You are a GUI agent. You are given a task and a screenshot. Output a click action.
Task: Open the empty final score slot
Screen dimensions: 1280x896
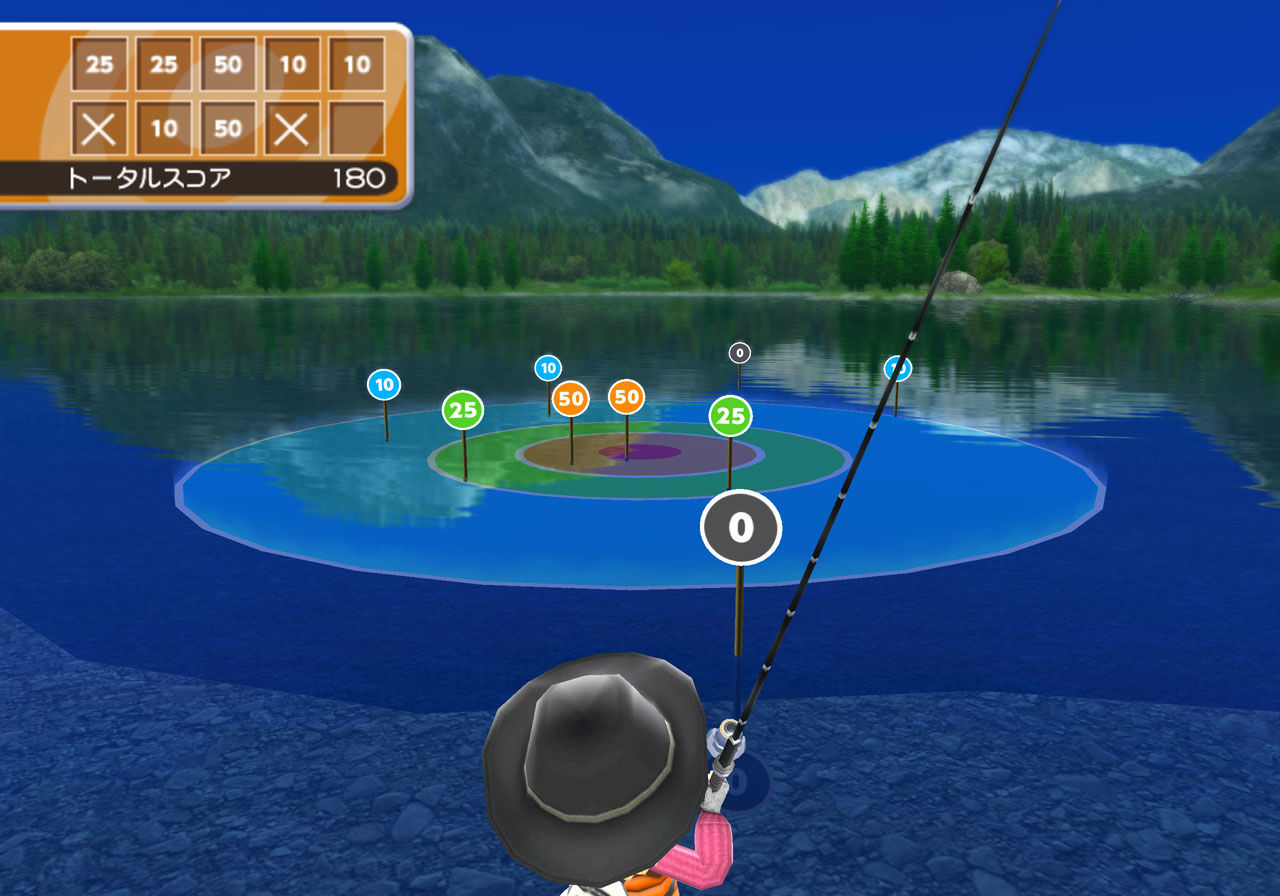pos(354,128)
